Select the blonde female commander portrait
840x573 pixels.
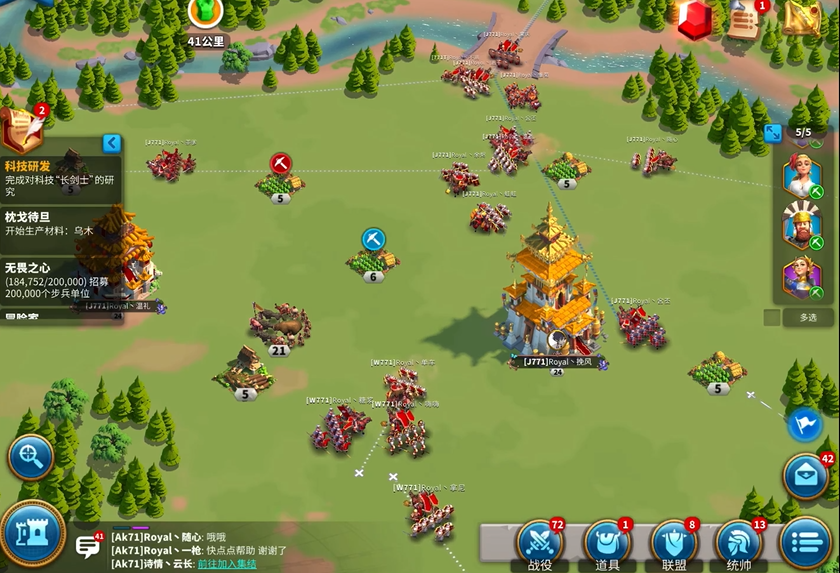[x=802, y=176]
